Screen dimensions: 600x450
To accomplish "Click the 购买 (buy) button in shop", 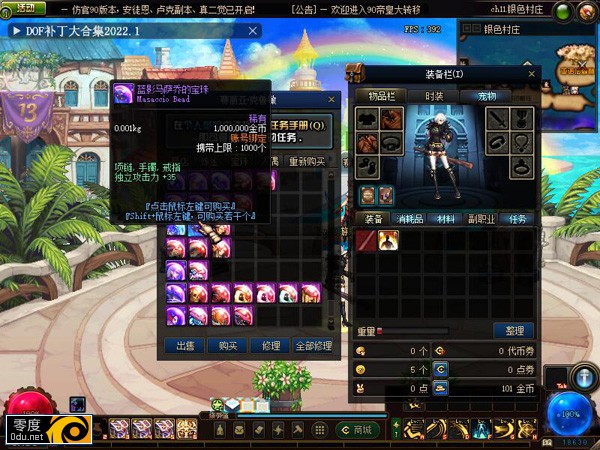I will [x=228, y=346].
